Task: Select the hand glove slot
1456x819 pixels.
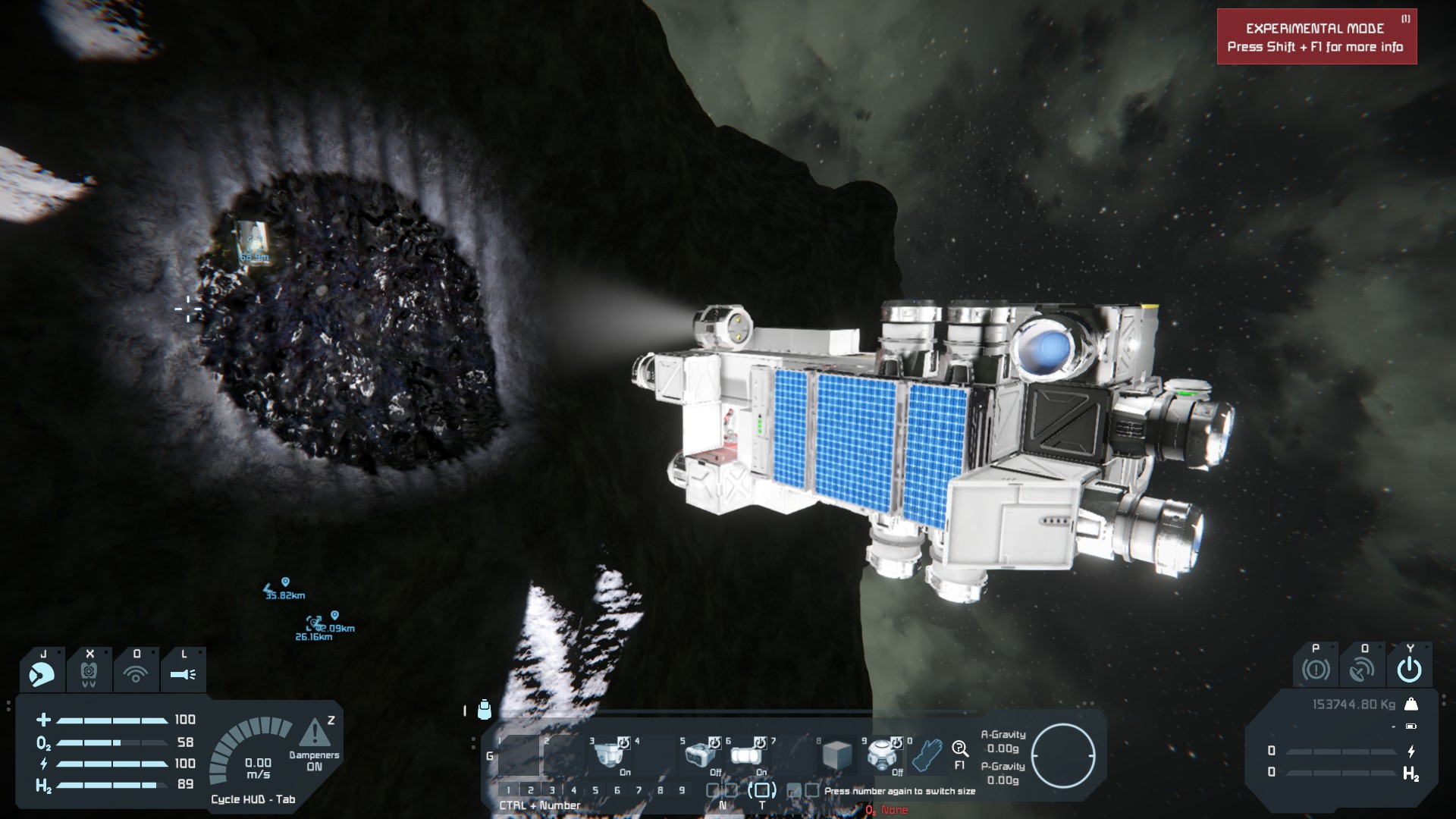Action: pyautogui.click(x=926, y=755)
